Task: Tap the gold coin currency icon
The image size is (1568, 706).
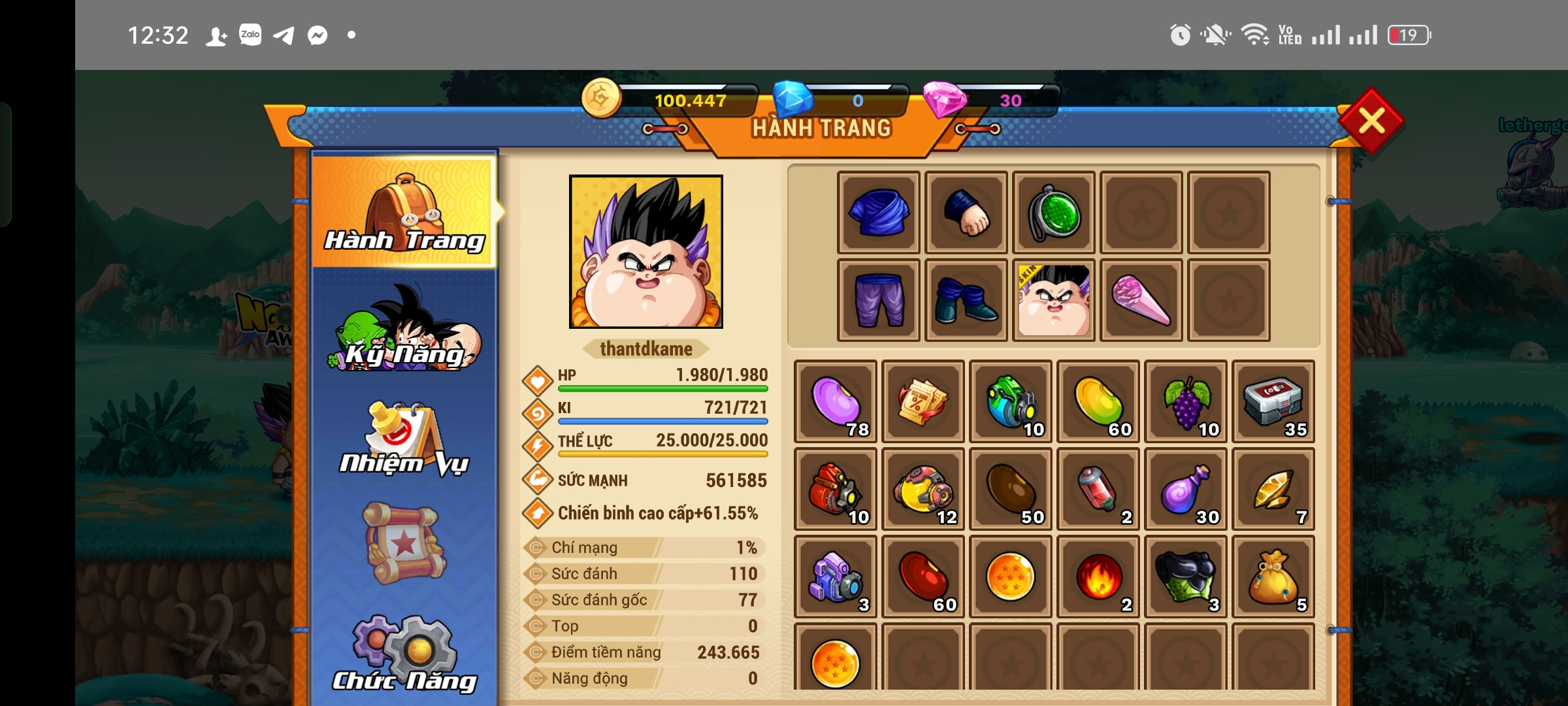Action: tap(601, 99)
